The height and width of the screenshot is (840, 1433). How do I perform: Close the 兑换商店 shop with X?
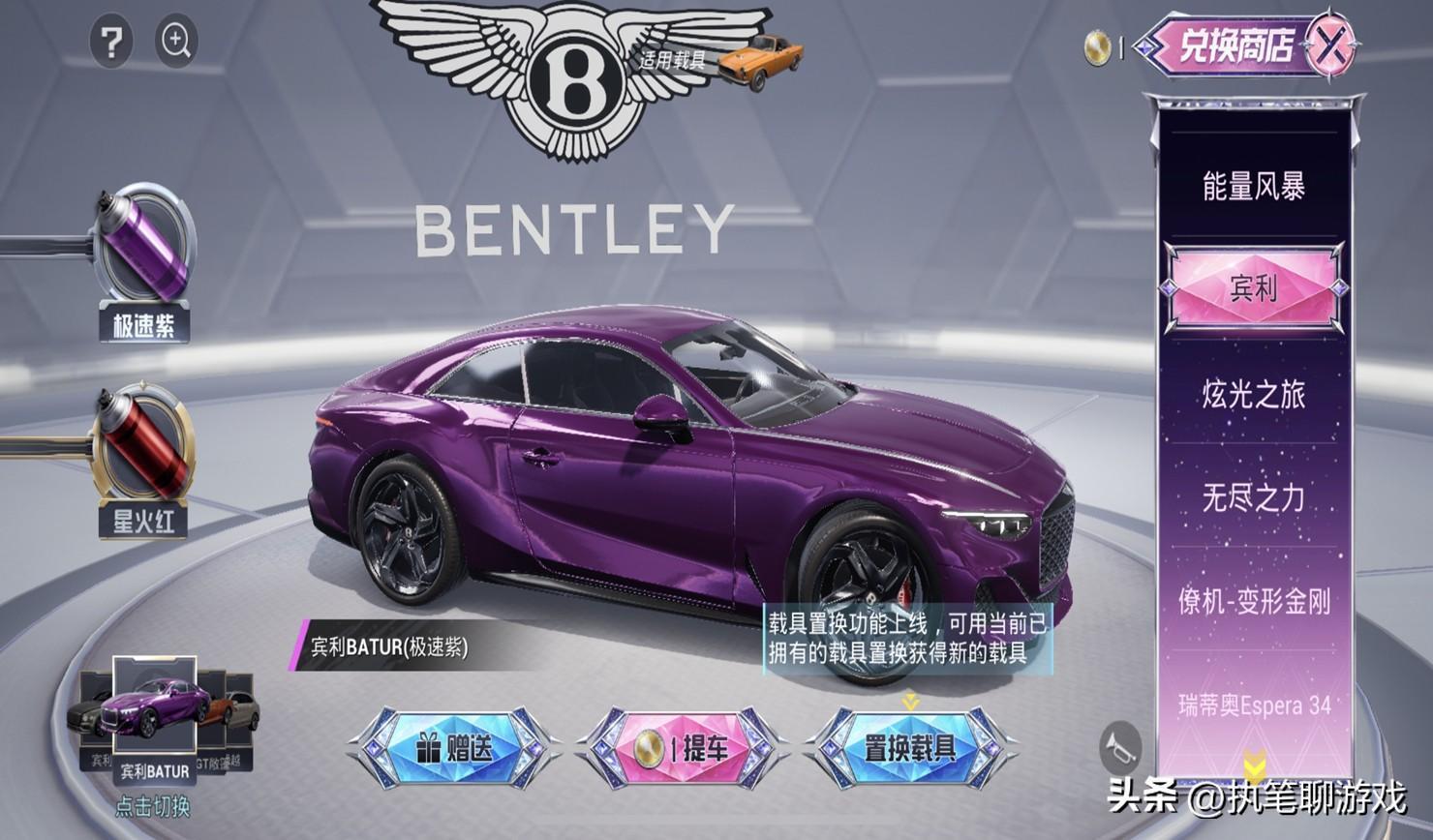point(1330,45)
